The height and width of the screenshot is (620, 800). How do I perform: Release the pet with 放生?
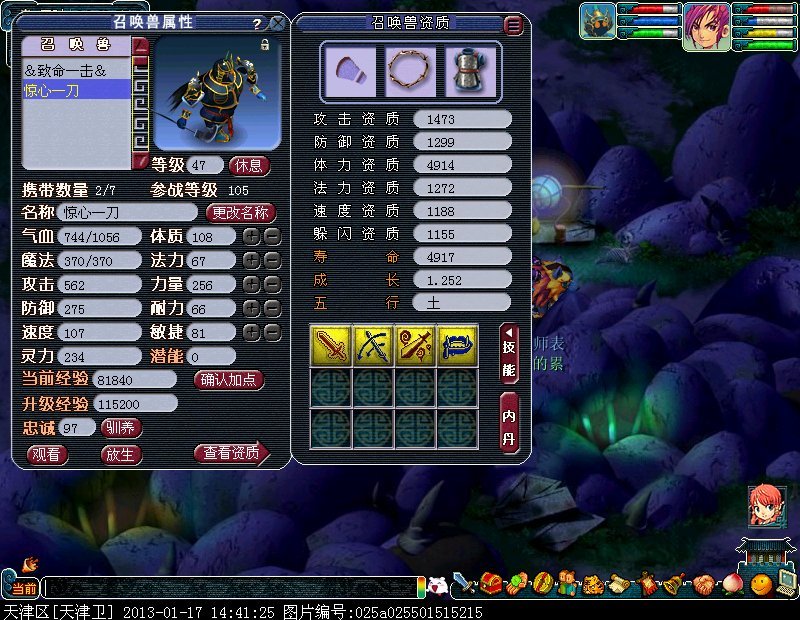(x=121, y=454)
